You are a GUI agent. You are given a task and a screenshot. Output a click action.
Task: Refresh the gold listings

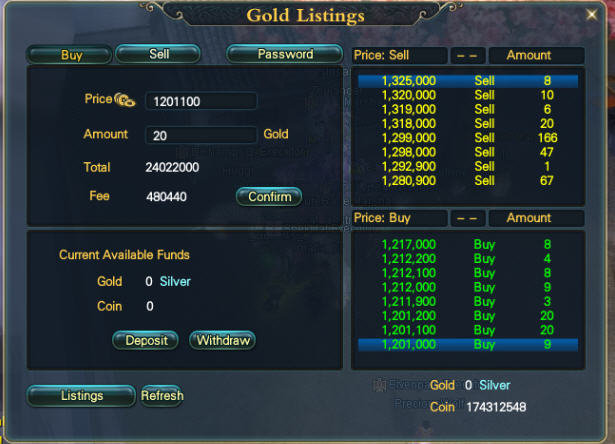(x=162, y=396)
